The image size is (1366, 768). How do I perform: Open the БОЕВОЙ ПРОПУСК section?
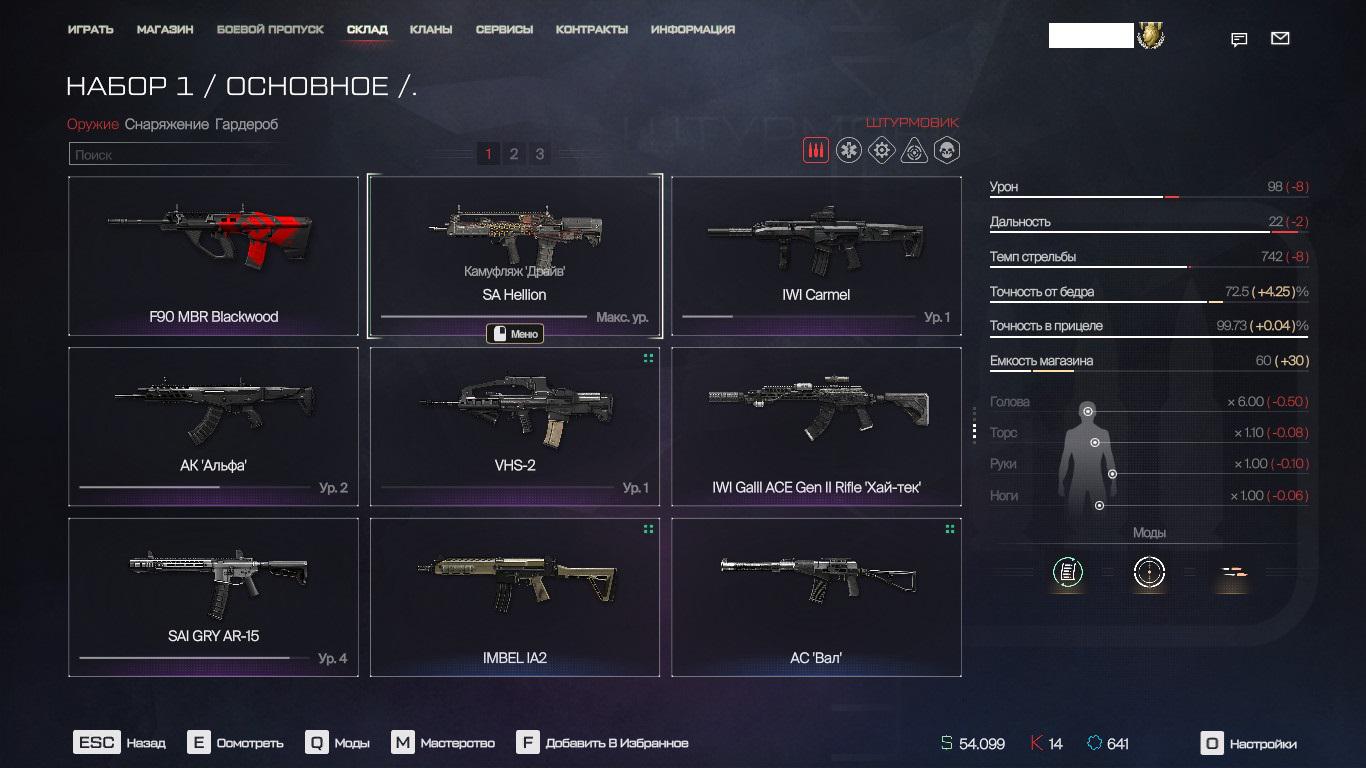[x=270, y=30]
